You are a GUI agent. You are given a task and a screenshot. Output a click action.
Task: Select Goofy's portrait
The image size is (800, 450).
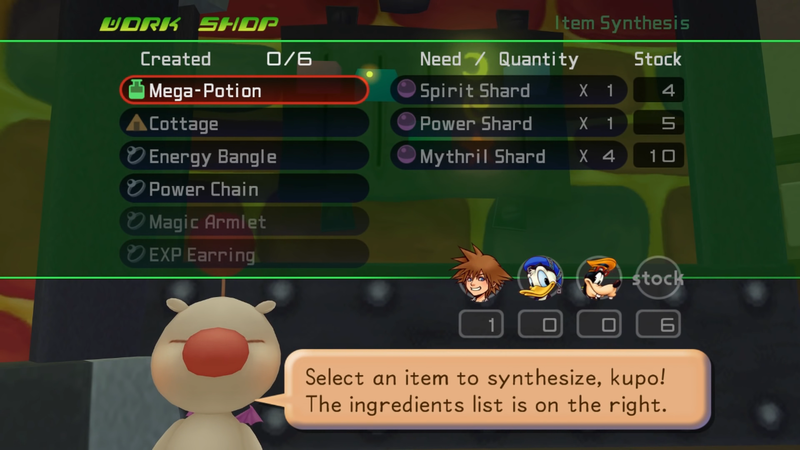(x=599, y=278)
